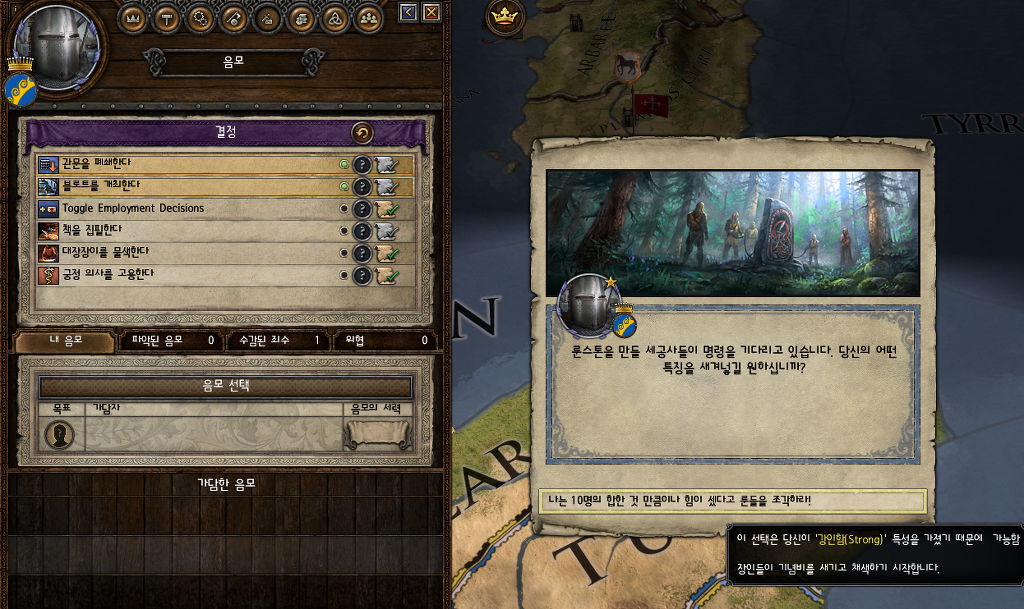Open the three-people icon tab
The image size is (1024, 609).
click(x=369, y=17)
